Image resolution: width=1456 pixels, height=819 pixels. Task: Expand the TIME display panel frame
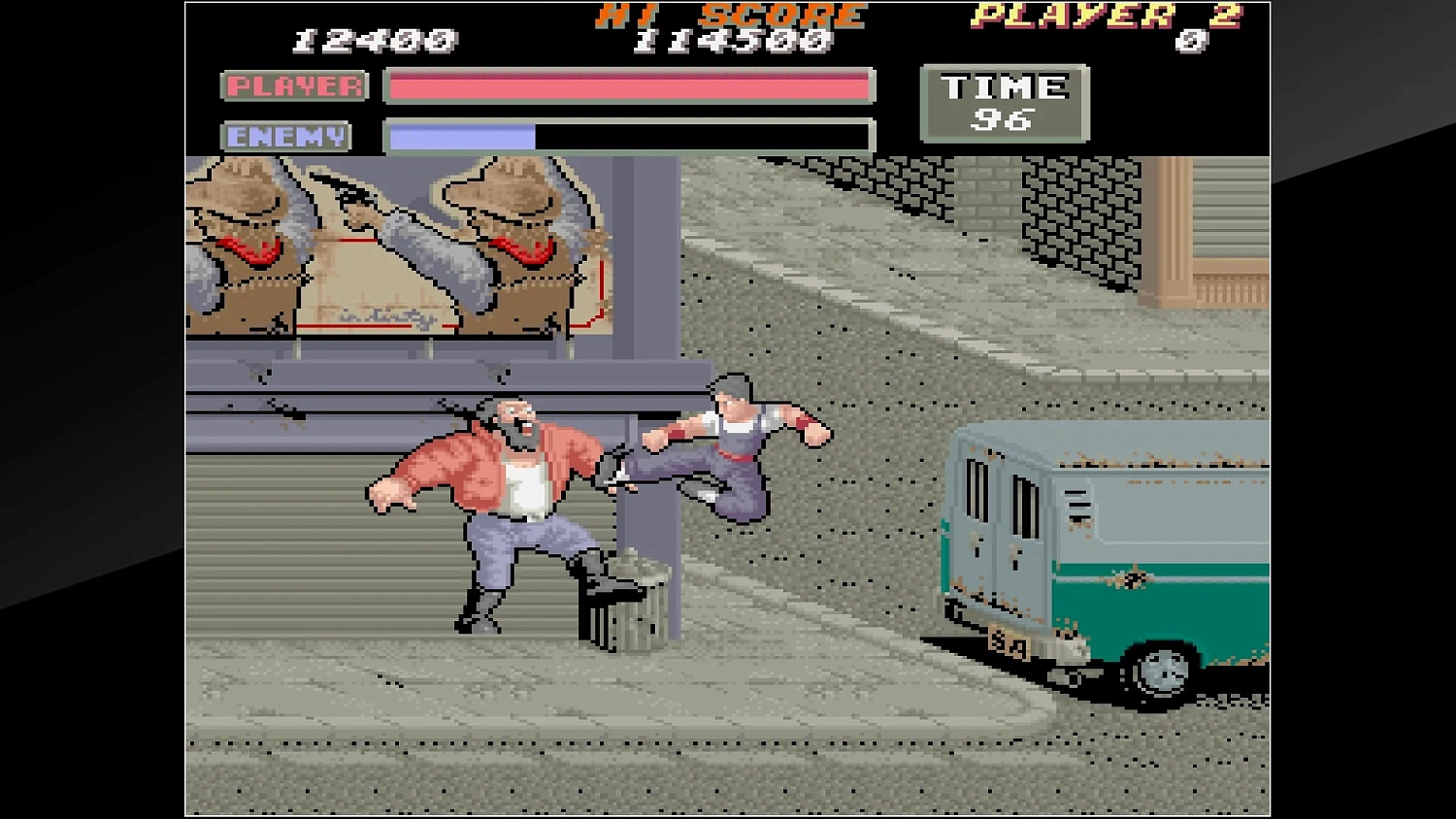click(x=1007, y=105)
